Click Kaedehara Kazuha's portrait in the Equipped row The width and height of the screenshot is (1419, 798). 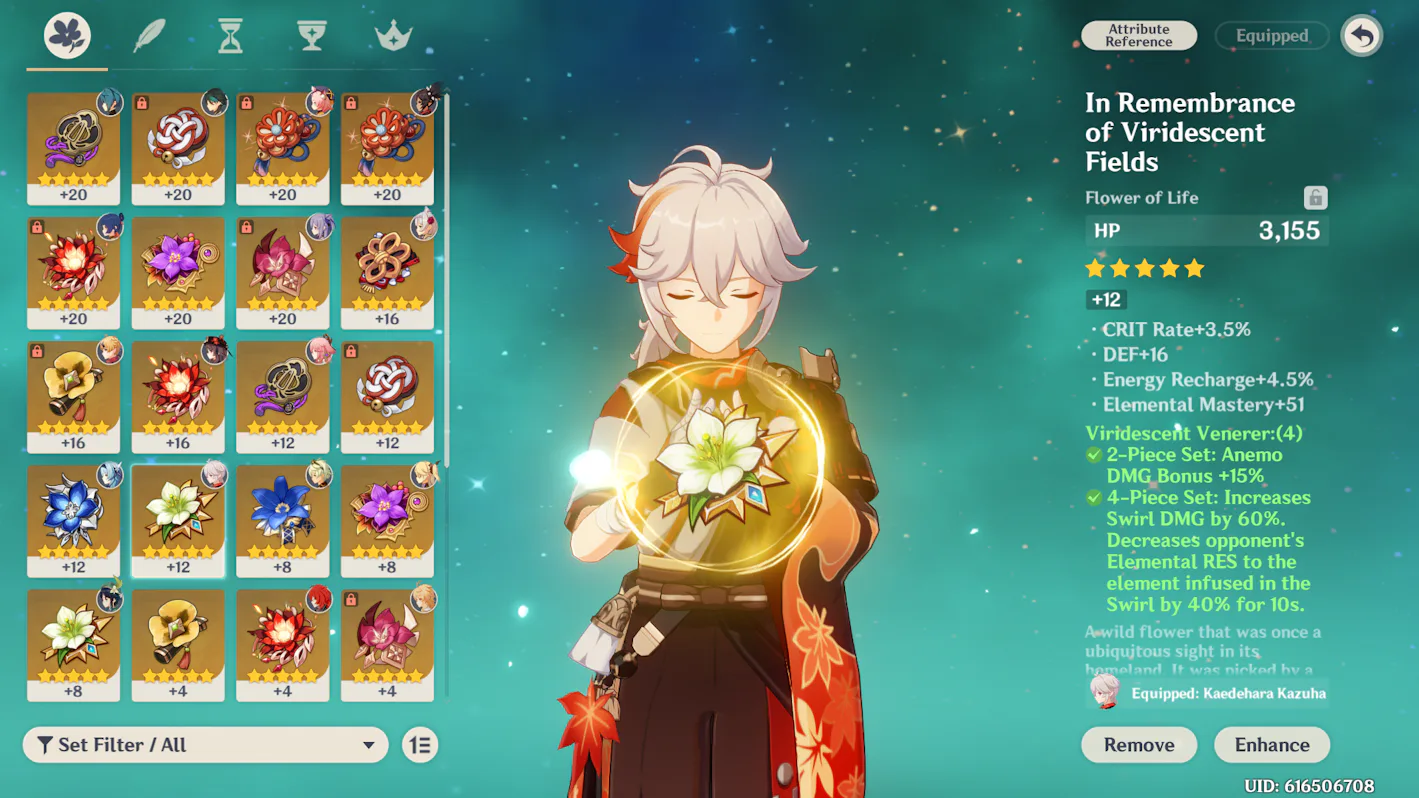tap(1106, 692)
